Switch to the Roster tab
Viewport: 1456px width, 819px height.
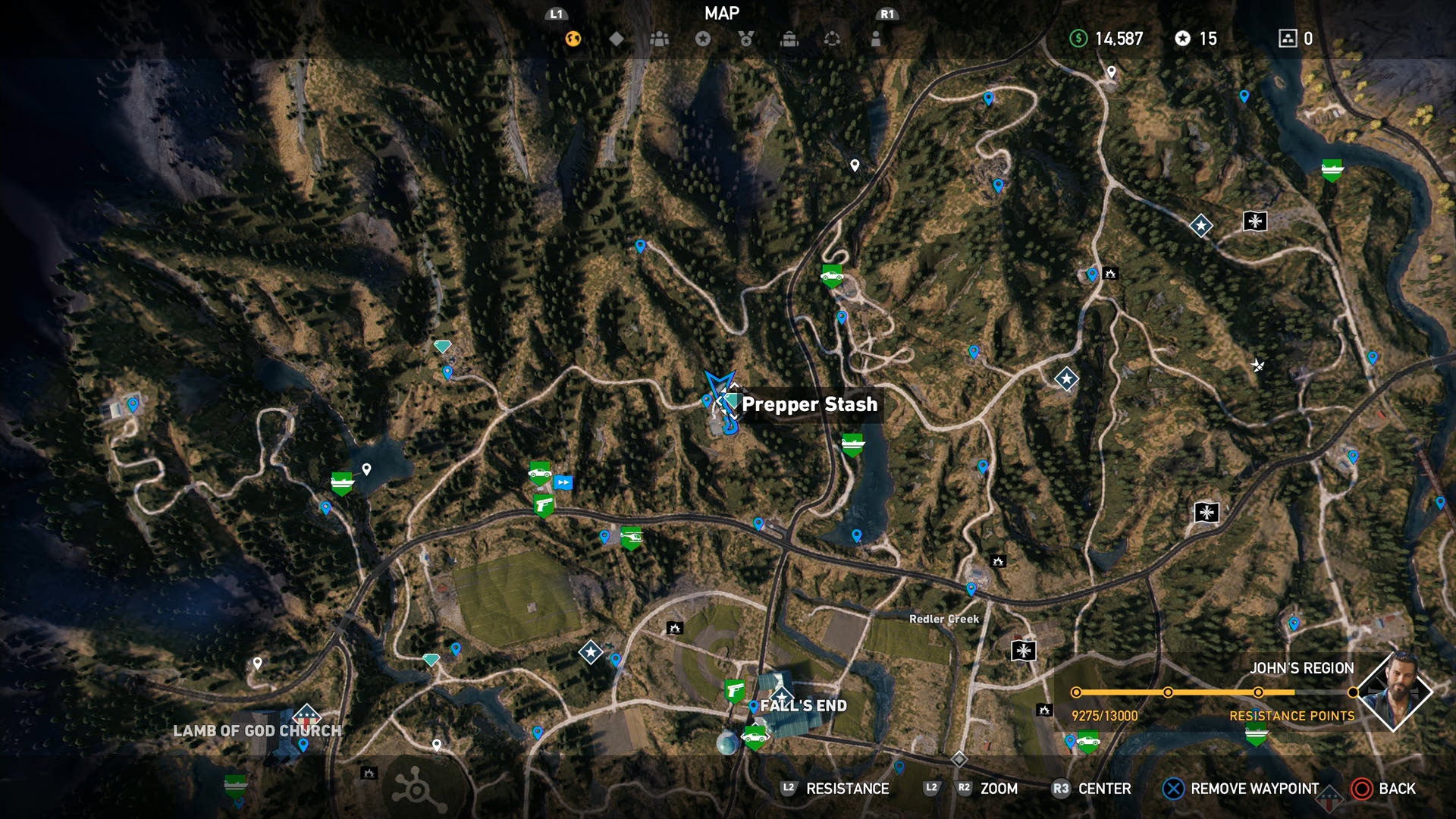coord(660,39)
